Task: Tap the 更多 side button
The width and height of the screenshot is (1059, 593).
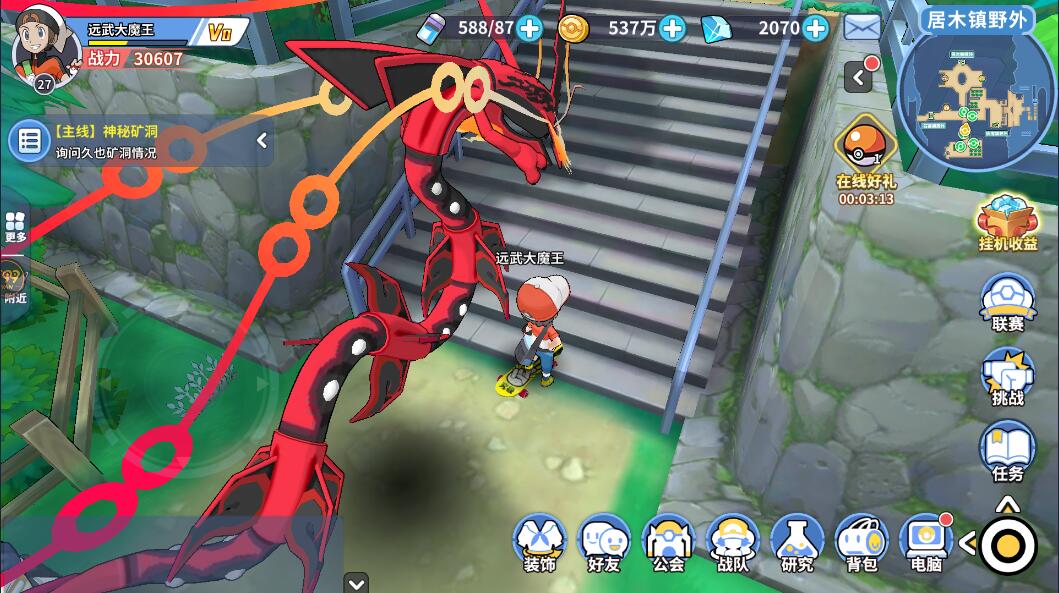Action: click(15, 226)
